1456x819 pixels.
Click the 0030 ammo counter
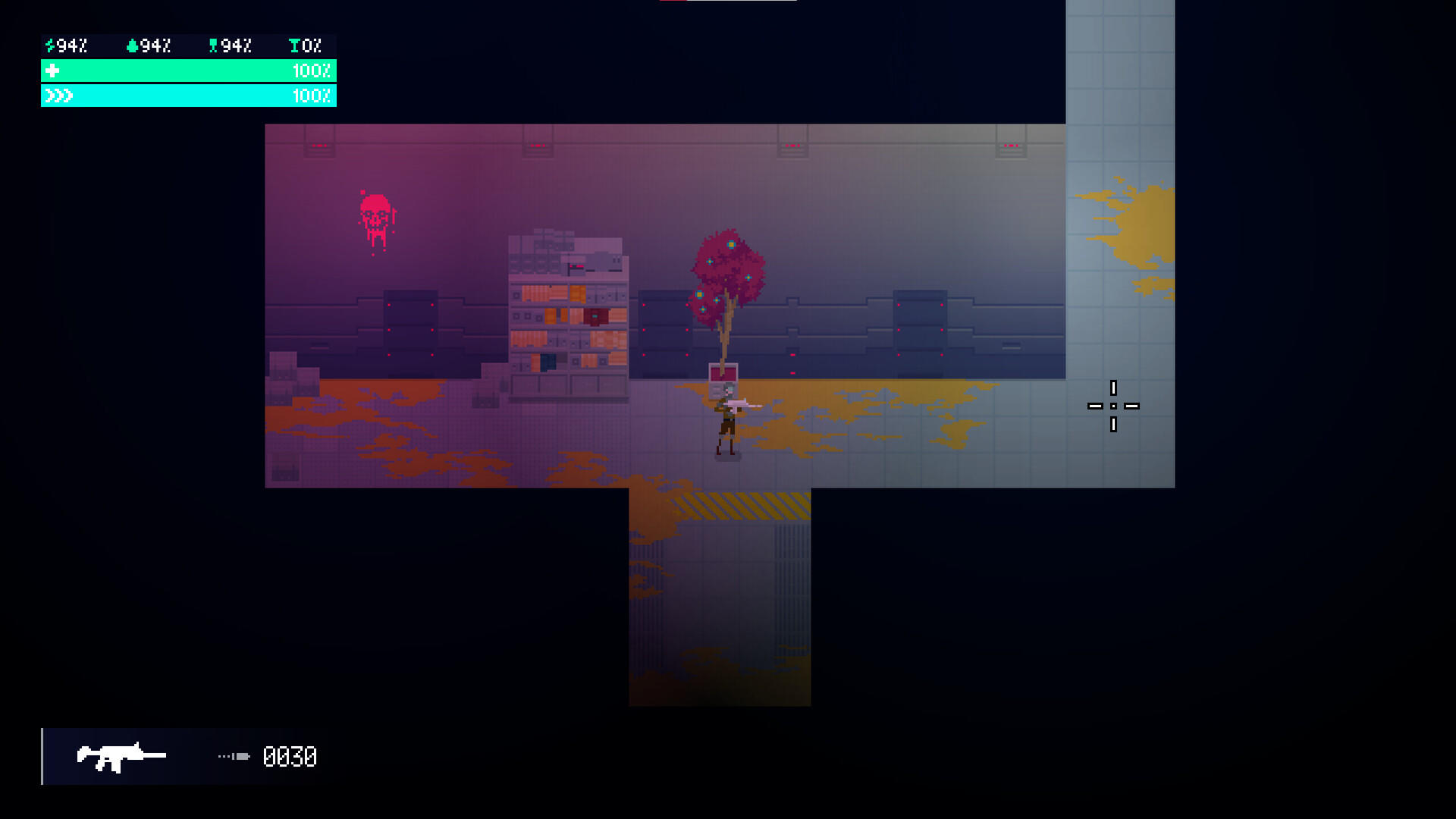pyautogui.click(x=290, y=757)
